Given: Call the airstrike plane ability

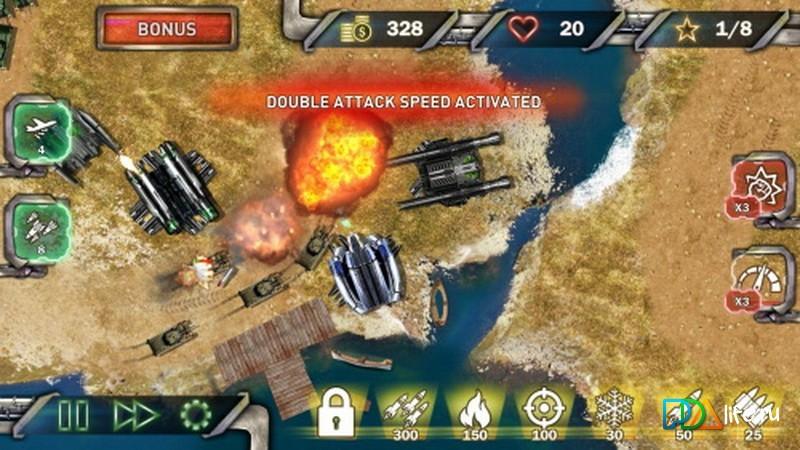Looking at the screenshot, I should point(42,130).
